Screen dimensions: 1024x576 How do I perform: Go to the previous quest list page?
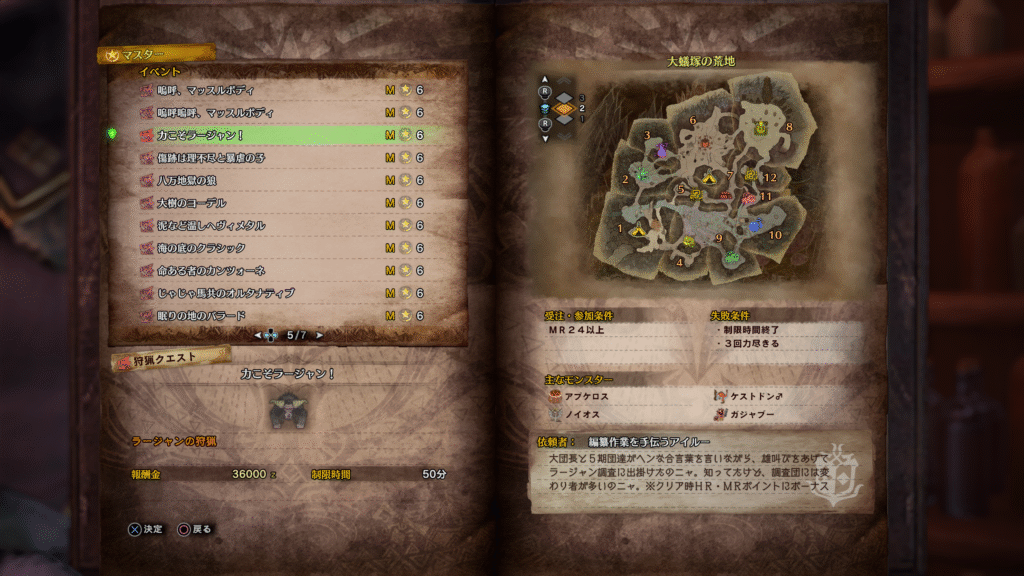[x=258, y=336]
